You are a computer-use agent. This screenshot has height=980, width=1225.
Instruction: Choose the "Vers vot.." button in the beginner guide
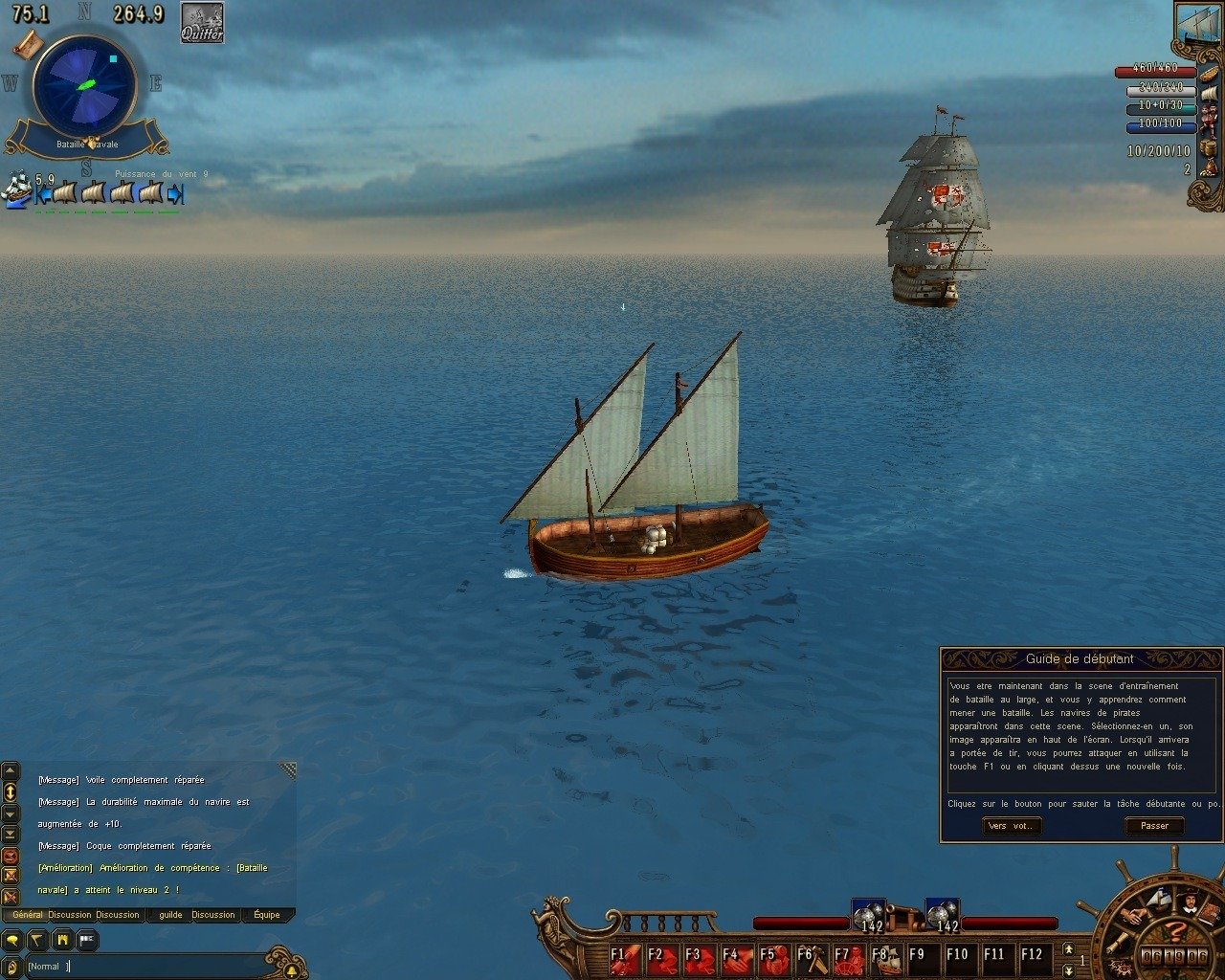coord(1012,826)
